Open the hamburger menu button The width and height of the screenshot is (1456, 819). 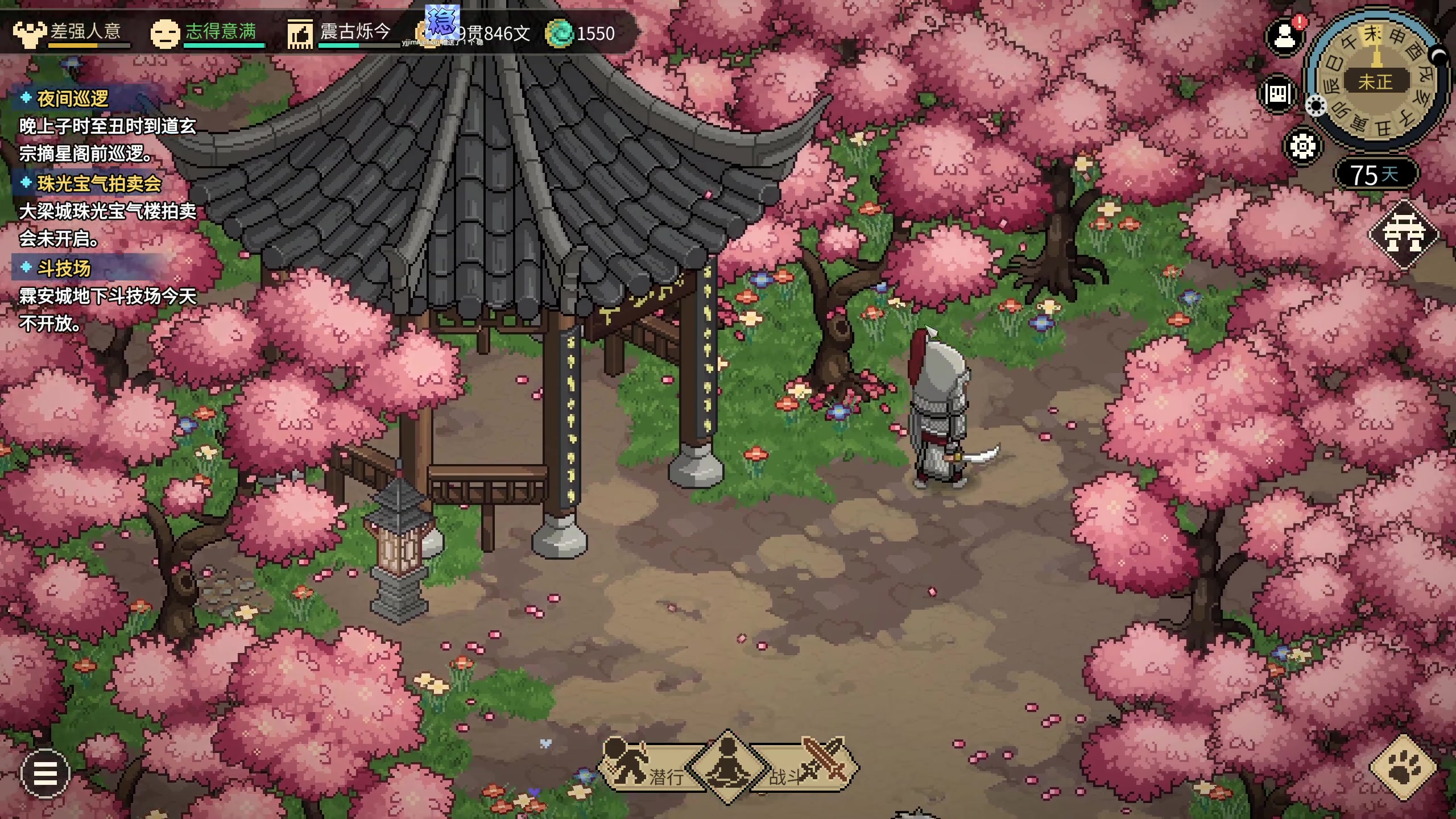click(45, 773)
